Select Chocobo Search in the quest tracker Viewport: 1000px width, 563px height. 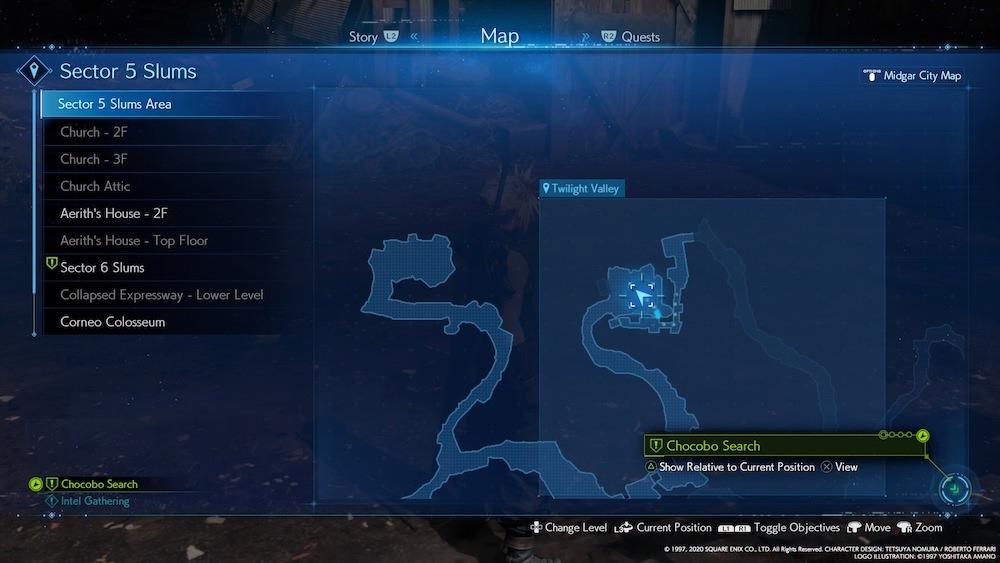(x=98, y=484)
